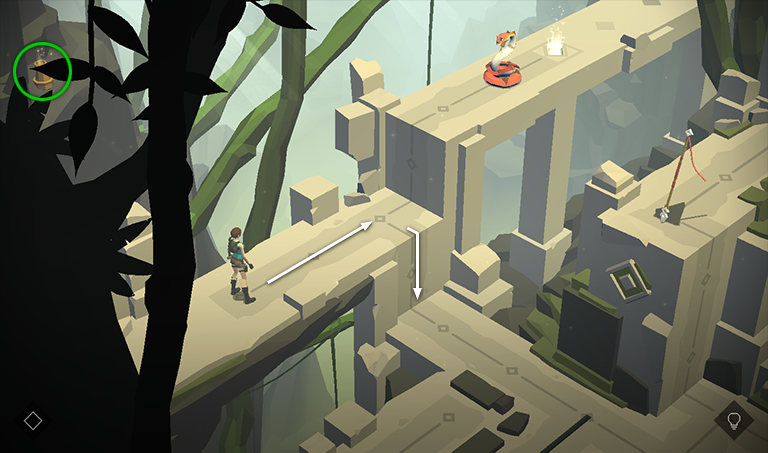Show a hint with the lightbulb icon
The height and width of the screenshot is (453, 768).
click(733, 419)
